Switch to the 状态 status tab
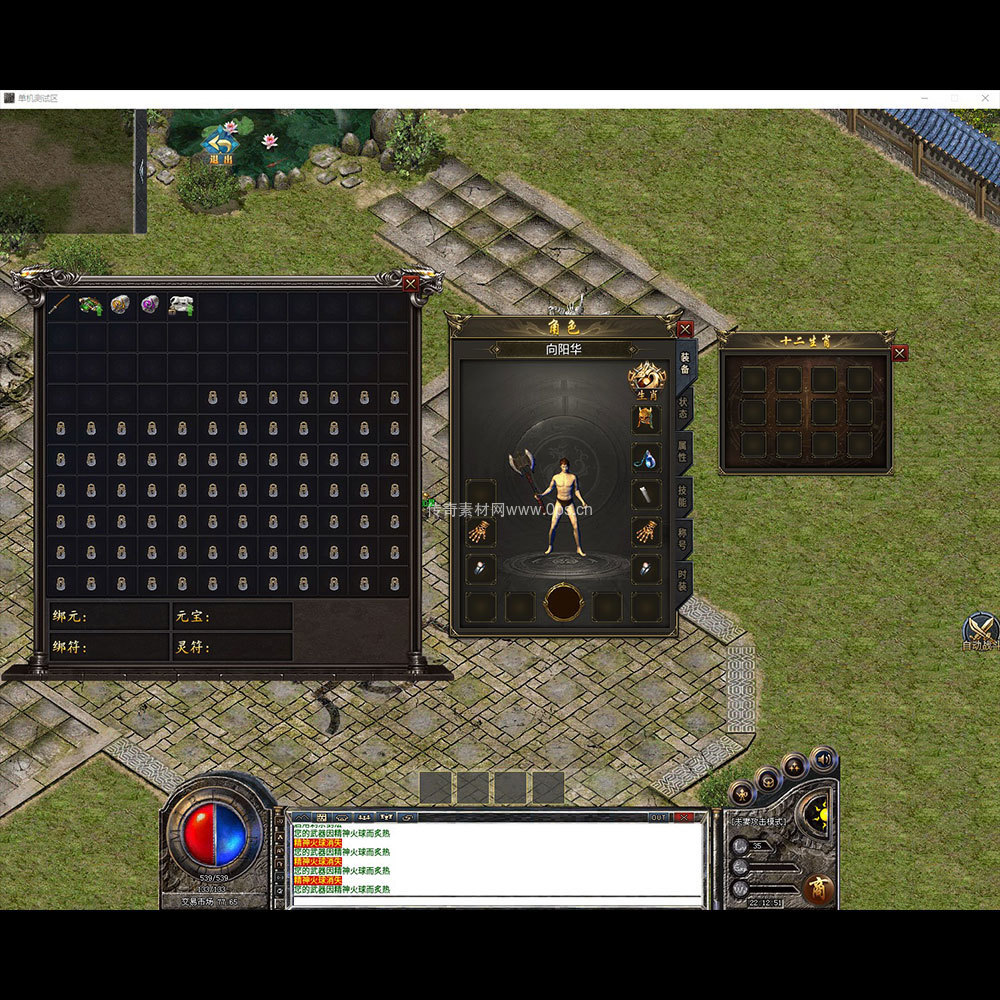Screen dimensions: 1000x1000 684,410
